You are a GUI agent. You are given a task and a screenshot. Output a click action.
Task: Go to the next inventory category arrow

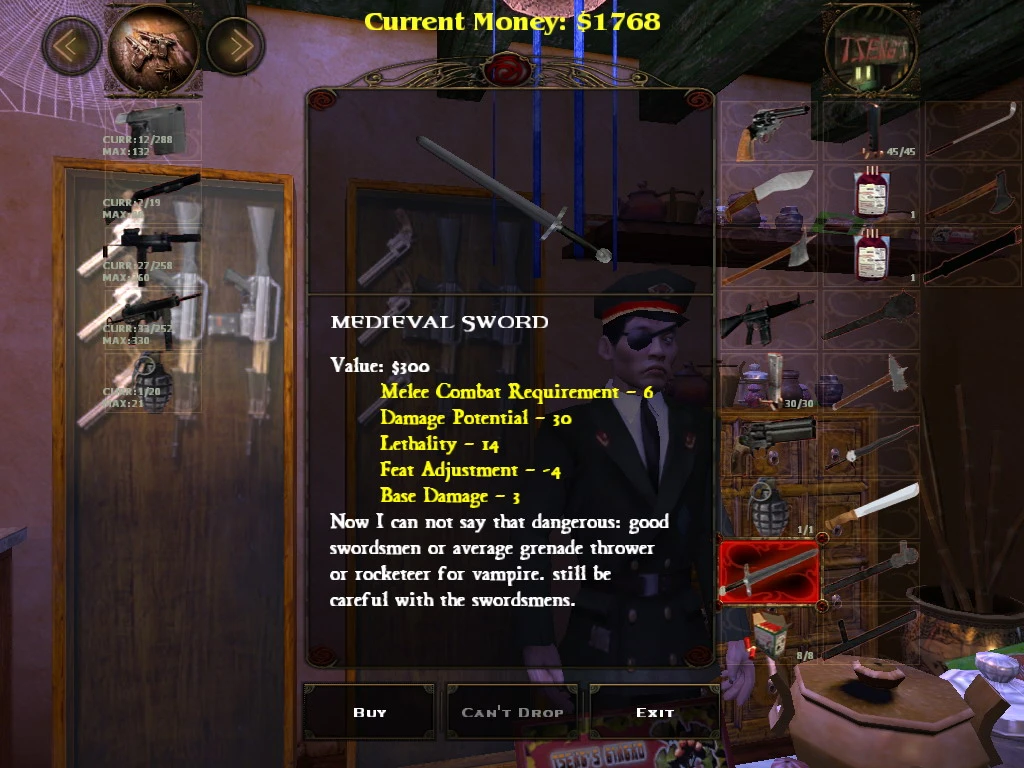coord(235,45)
